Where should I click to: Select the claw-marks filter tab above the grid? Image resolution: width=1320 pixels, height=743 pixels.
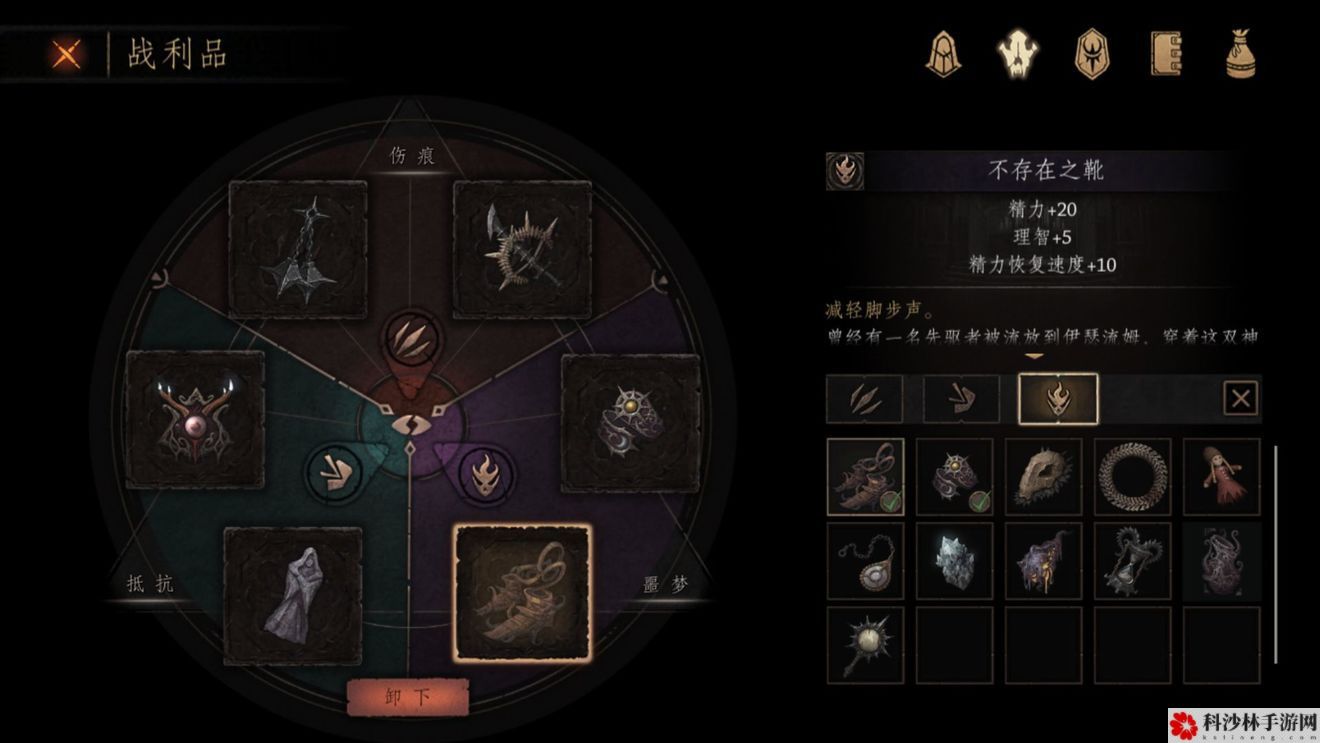point(865,399)
